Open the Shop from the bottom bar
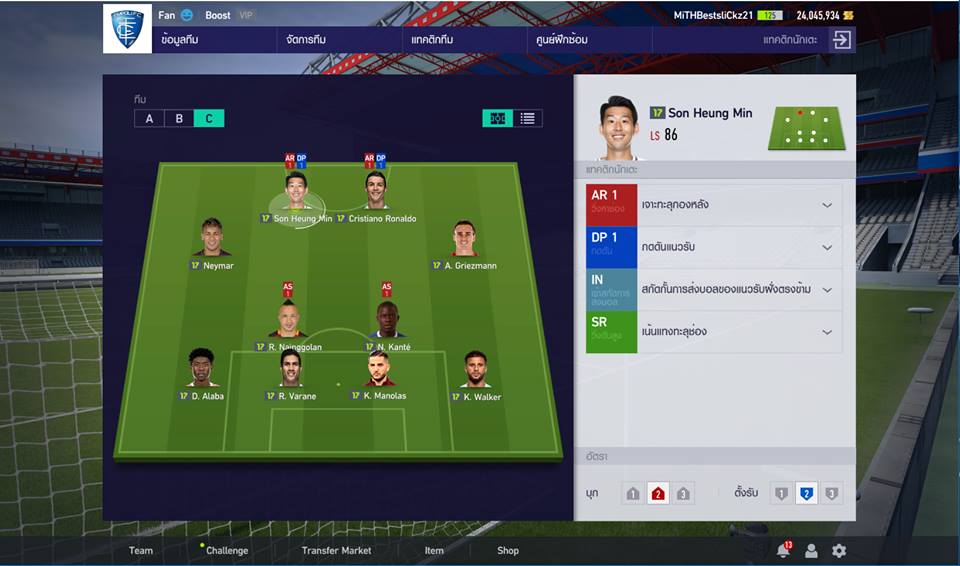 pyautogui.click(x=508, y=551)
